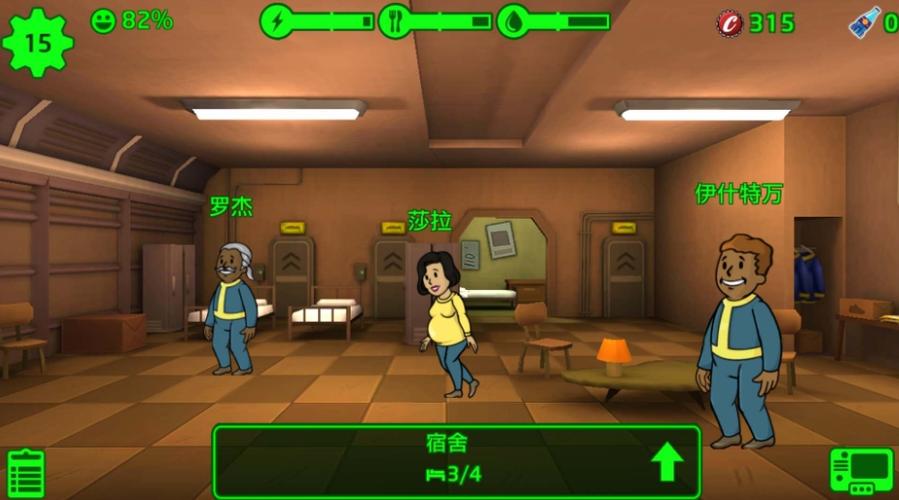
Task: Tap the food fork-and-knife resource icon
Action: coord(394,21)
